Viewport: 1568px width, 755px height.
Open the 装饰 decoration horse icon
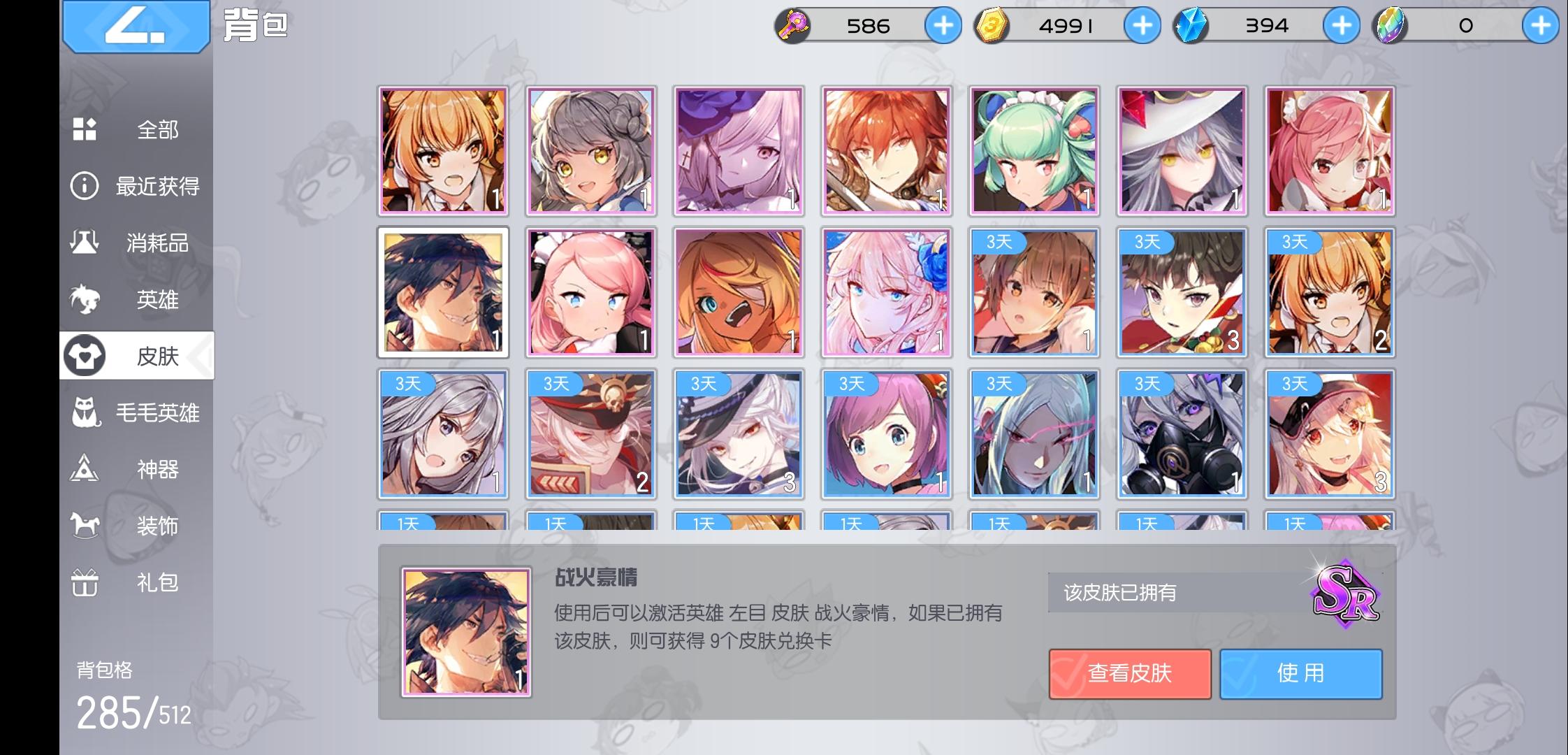[x=83, y=526]
